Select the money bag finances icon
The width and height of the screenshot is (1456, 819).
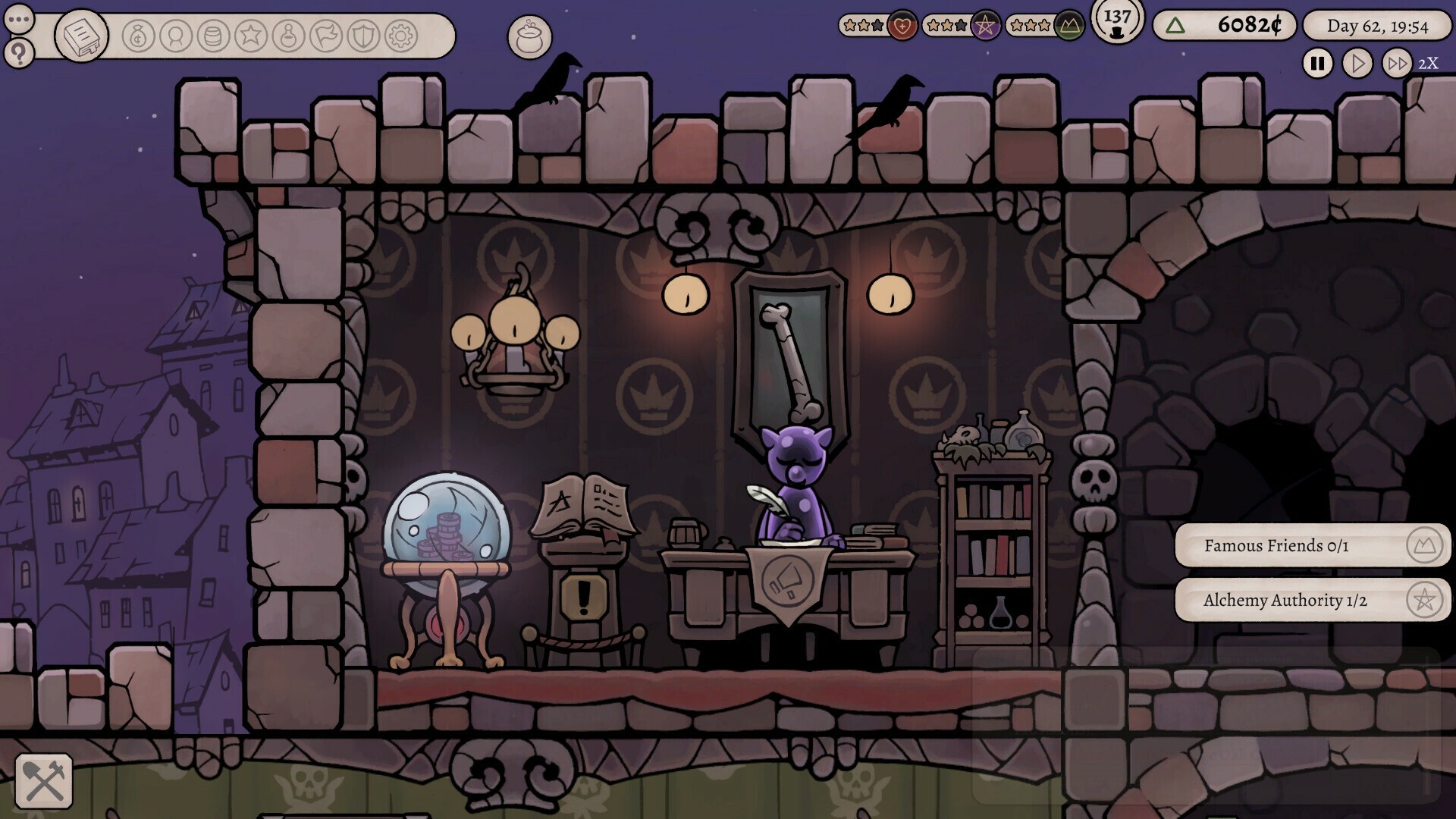[x=139, y=36]
